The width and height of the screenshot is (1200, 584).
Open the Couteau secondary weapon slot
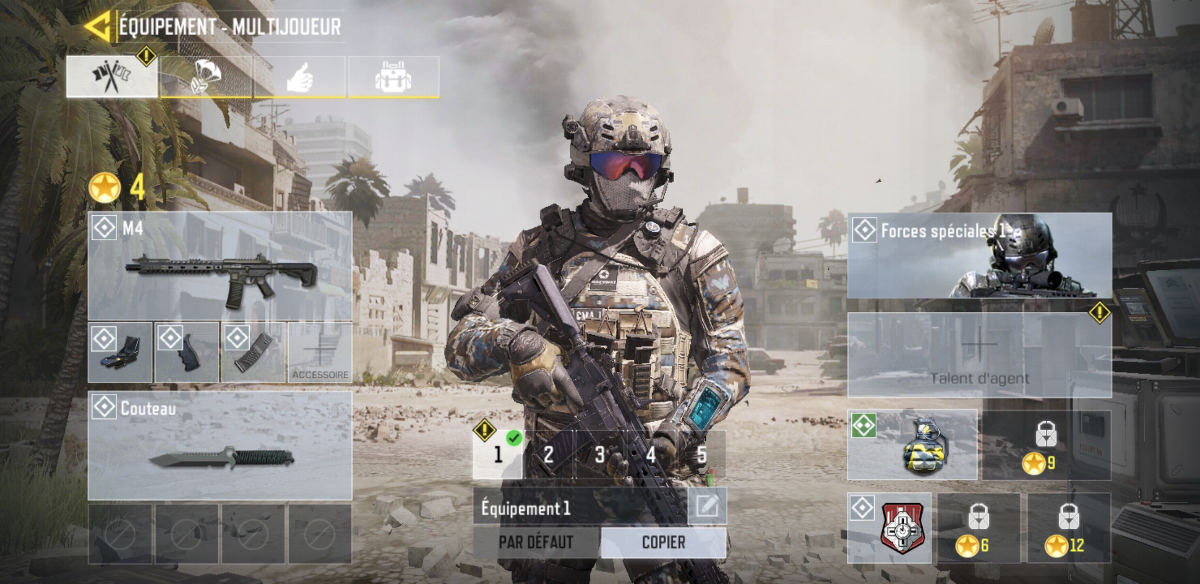point(220,445)
